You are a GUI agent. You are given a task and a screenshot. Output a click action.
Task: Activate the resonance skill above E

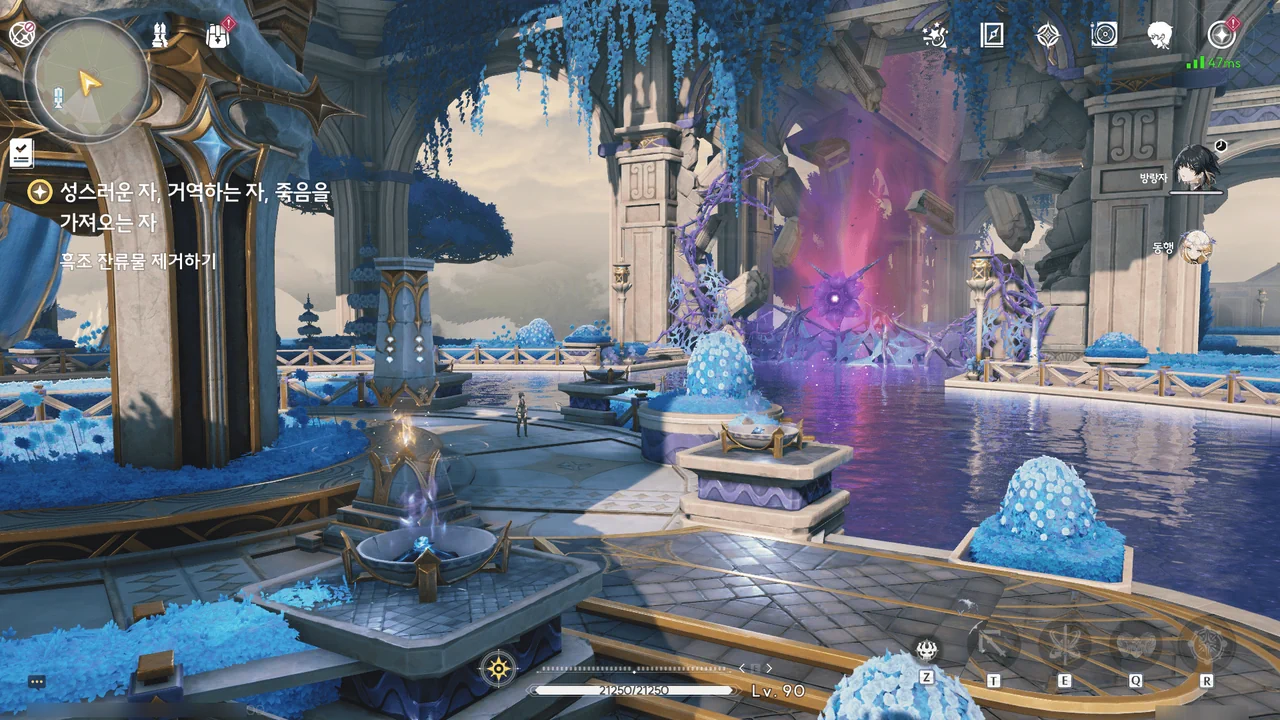pos(1064,645)
